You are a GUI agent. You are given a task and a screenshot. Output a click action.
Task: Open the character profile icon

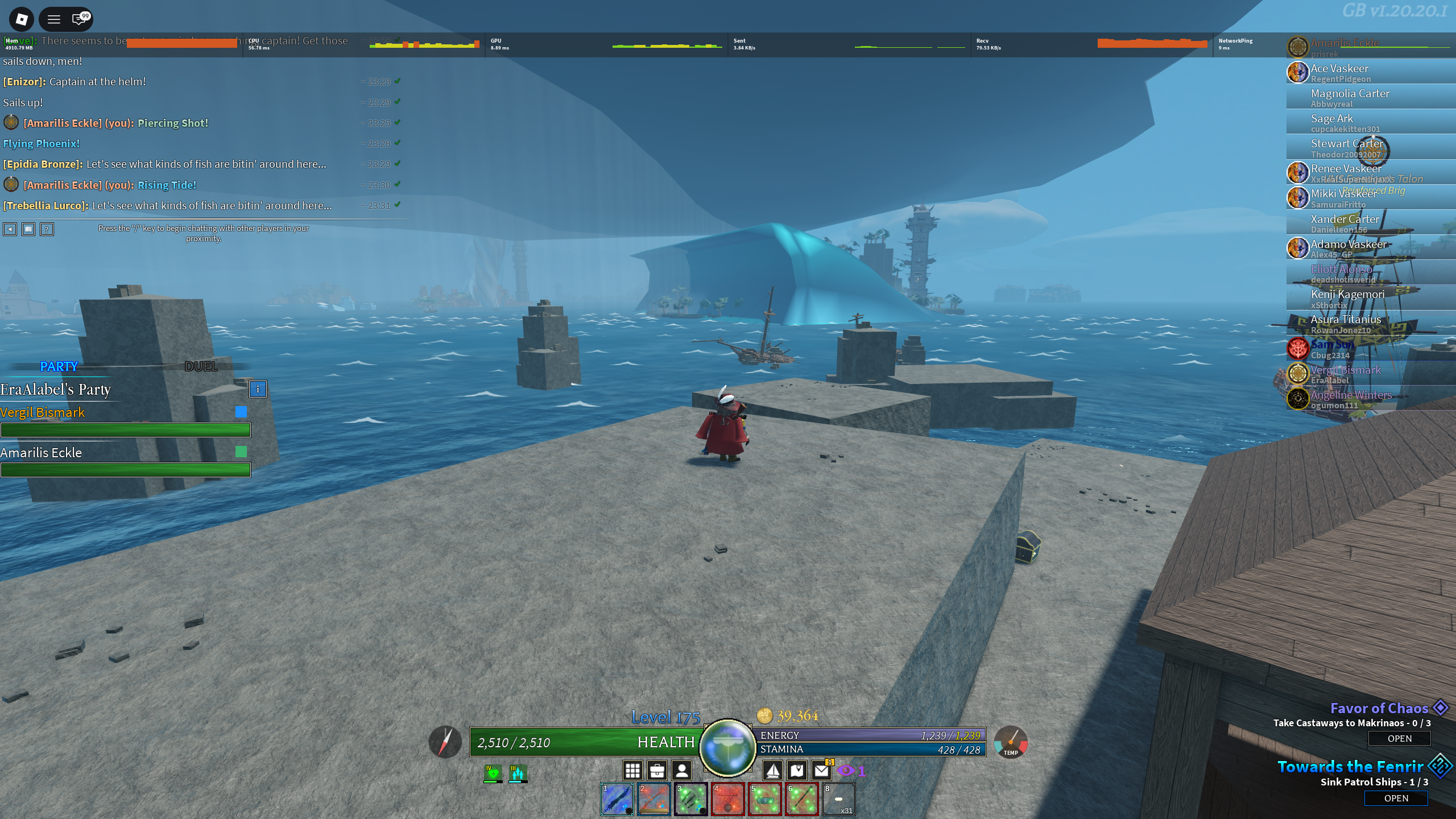pyautogui.click(x=681, y=771)
